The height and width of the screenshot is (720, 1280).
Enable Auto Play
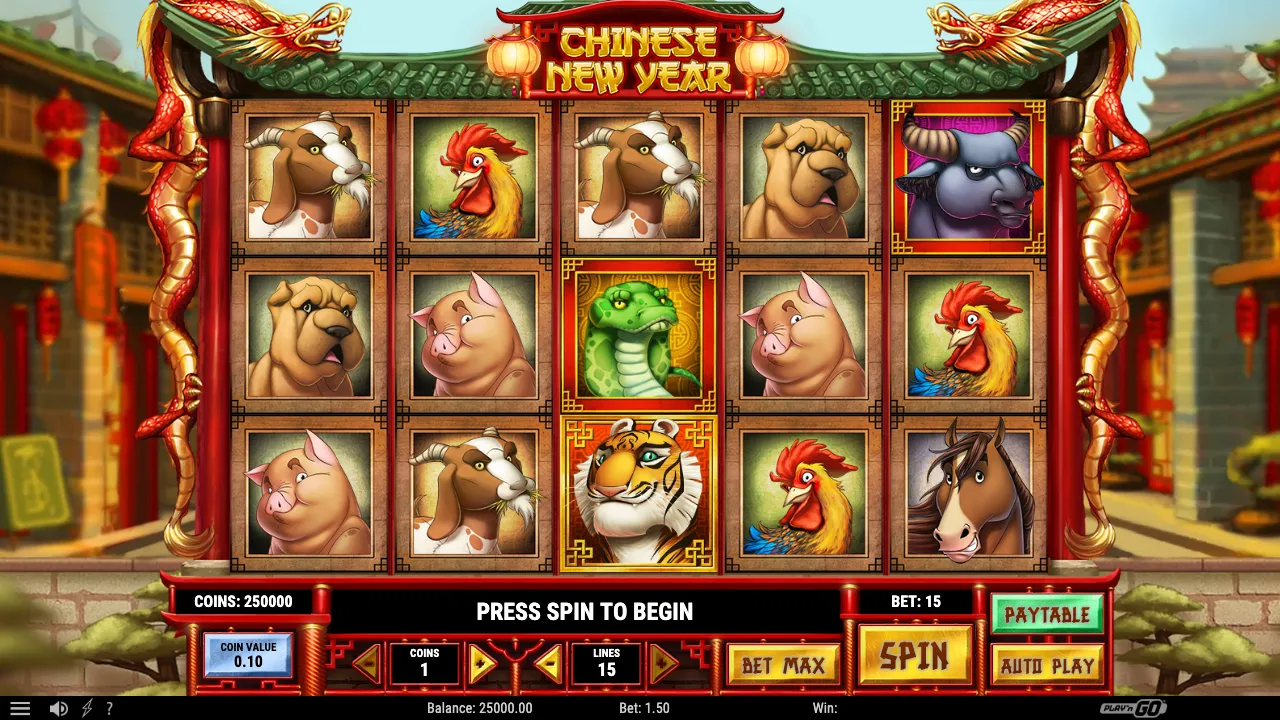[1048, 663]
